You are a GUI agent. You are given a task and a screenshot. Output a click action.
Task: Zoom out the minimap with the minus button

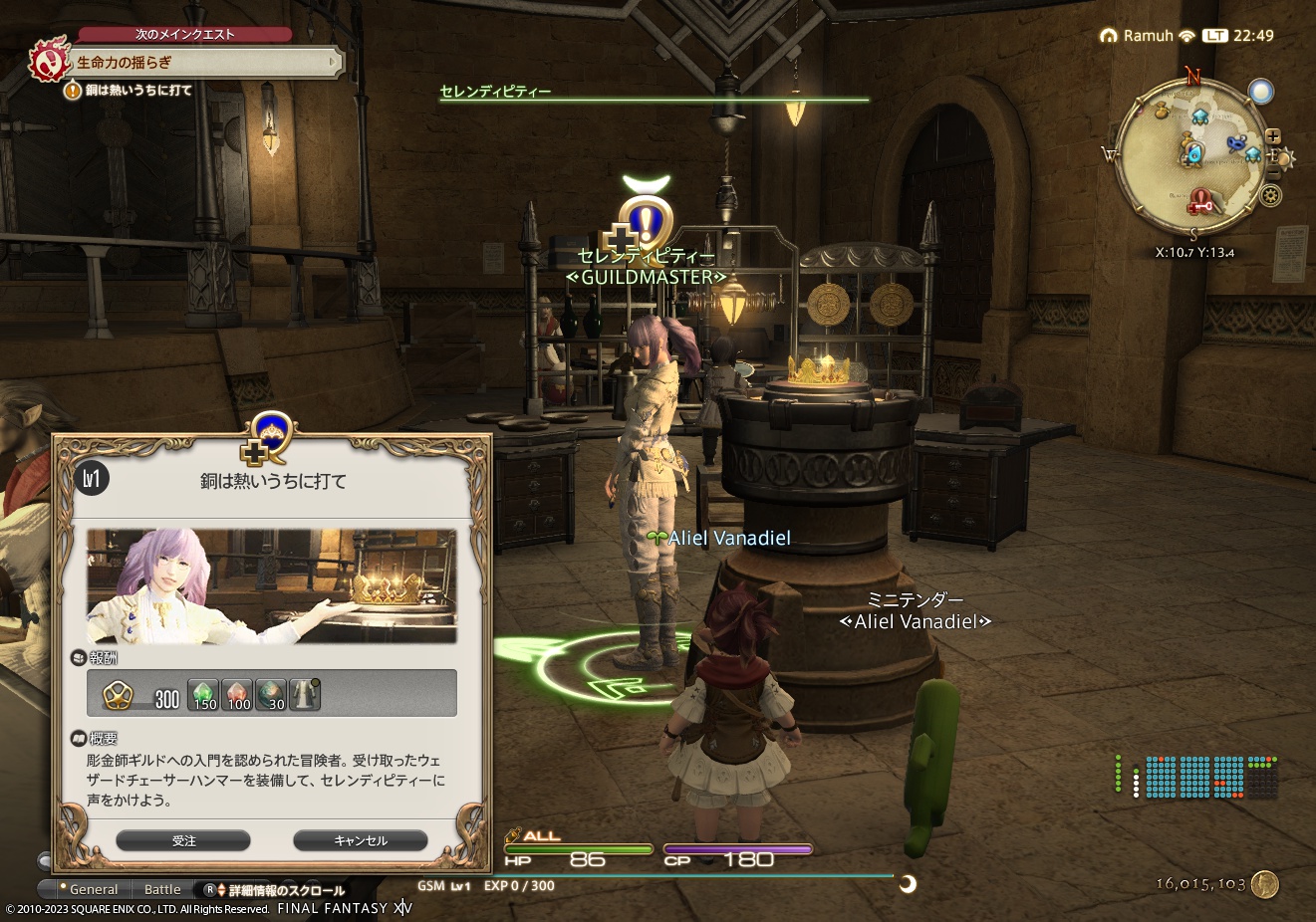1272,172
